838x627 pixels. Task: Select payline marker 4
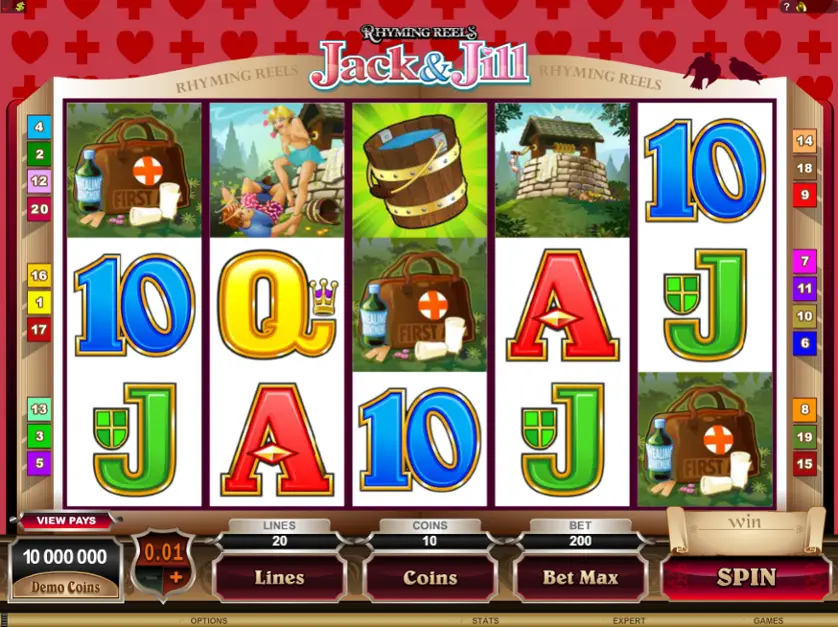39,127
